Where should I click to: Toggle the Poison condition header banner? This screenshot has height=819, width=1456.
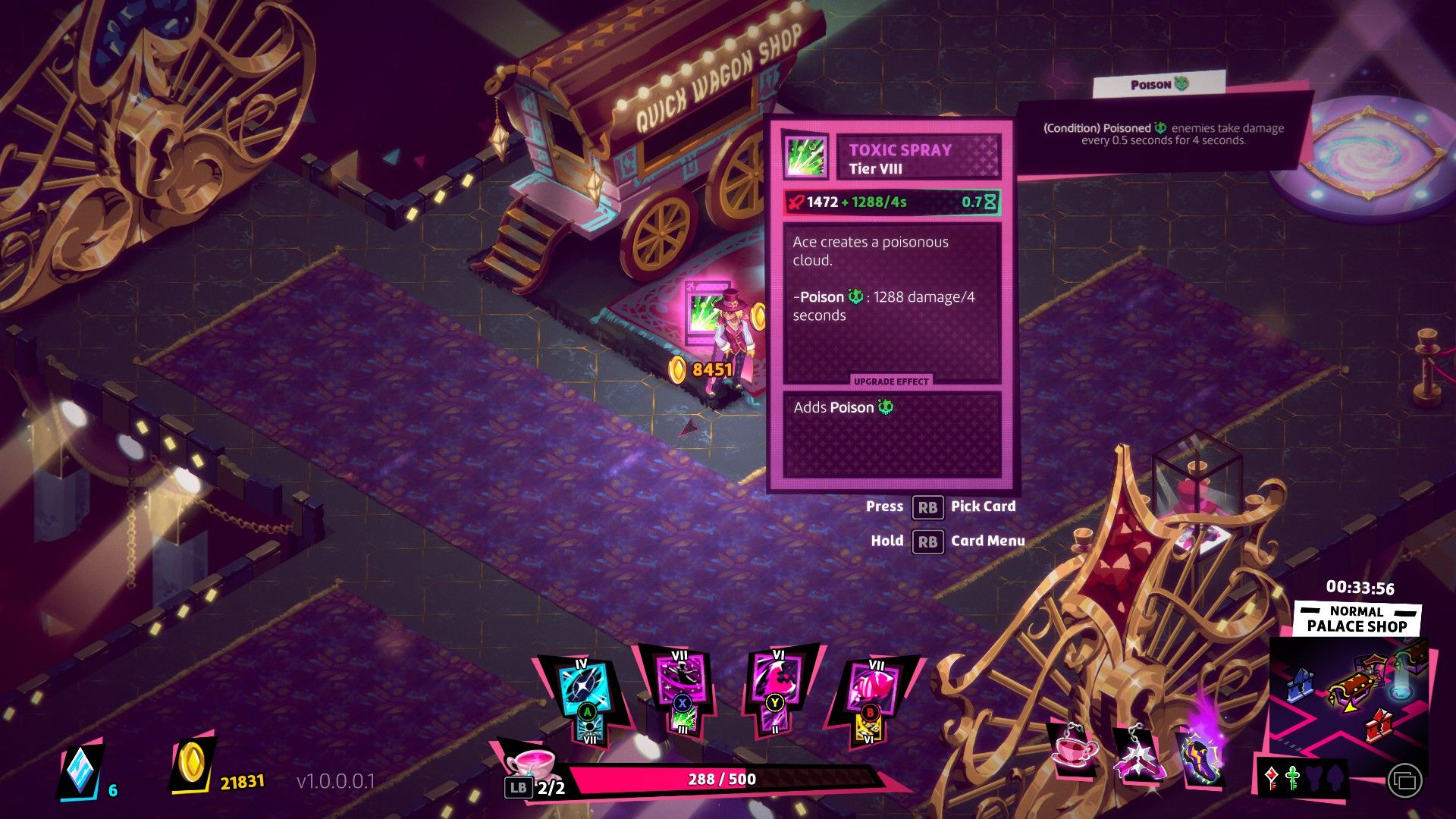click(x=1158, y=86)
